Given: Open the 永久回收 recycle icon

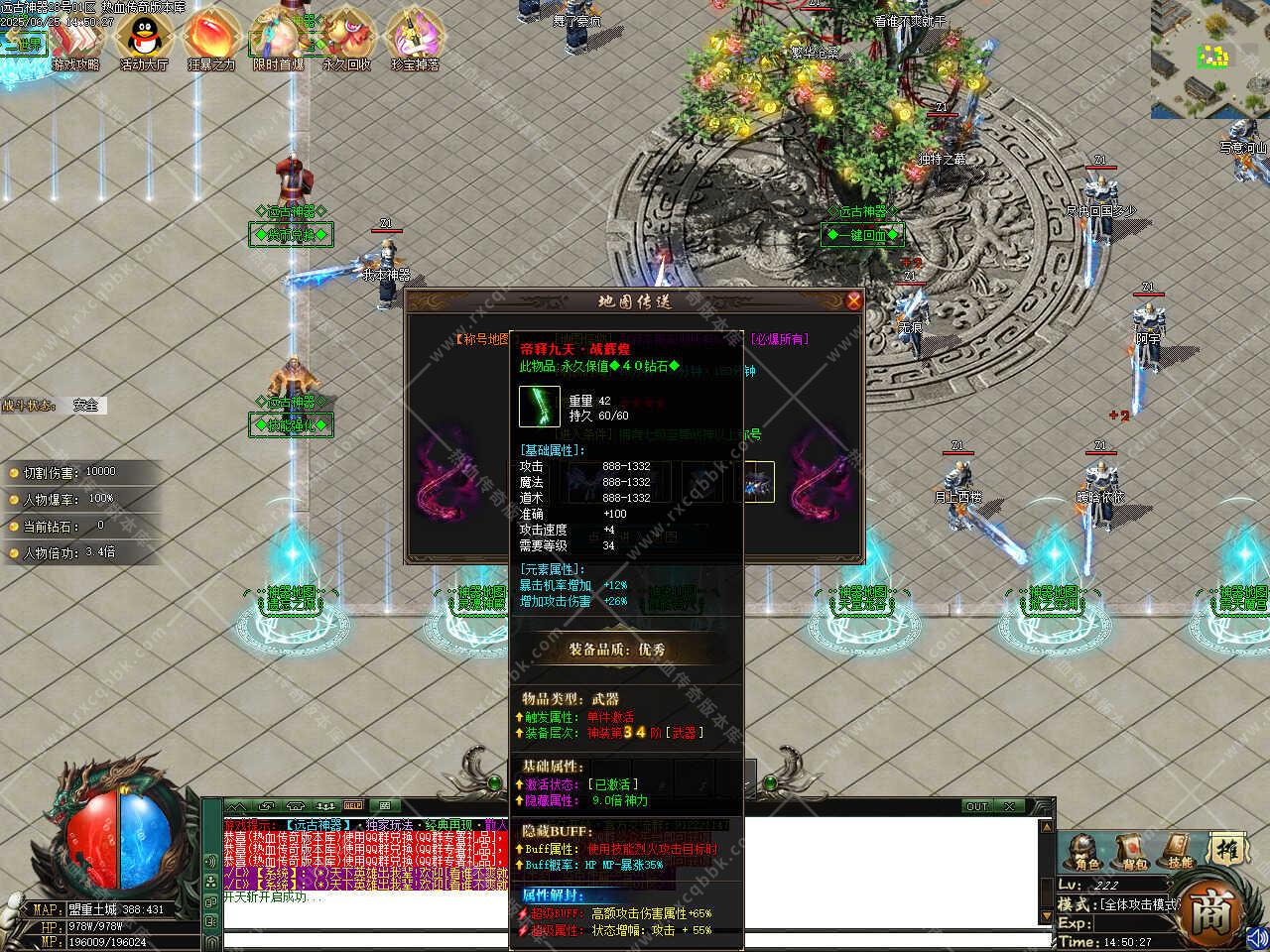Looking at the screenshot, I should (346, 42).
